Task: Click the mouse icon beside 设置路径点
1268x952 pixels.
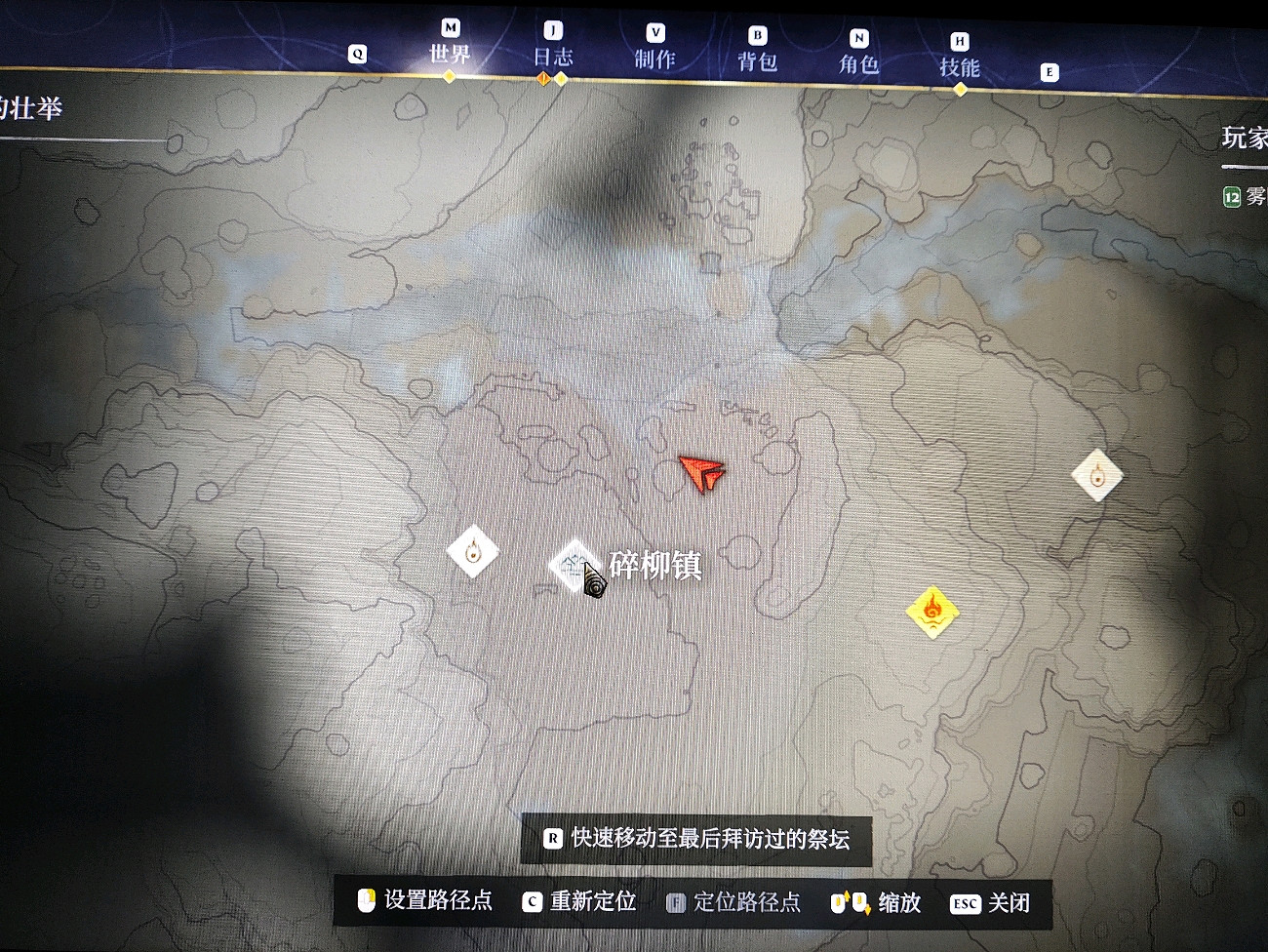Action: pyautogui.click(x=367, y=902)
